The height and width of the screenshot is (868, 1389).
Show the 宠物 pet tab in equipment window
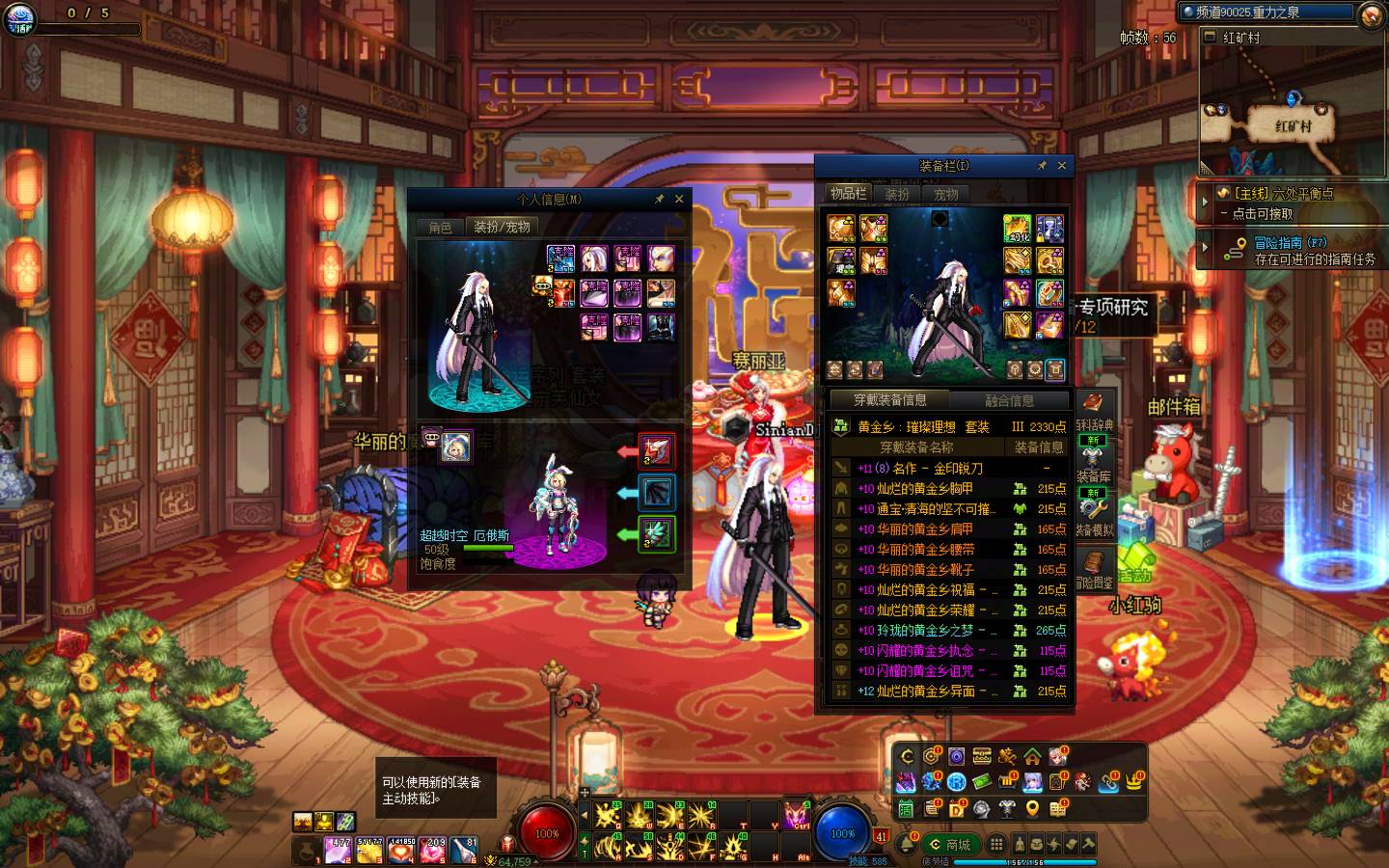(x=945, y=194)
